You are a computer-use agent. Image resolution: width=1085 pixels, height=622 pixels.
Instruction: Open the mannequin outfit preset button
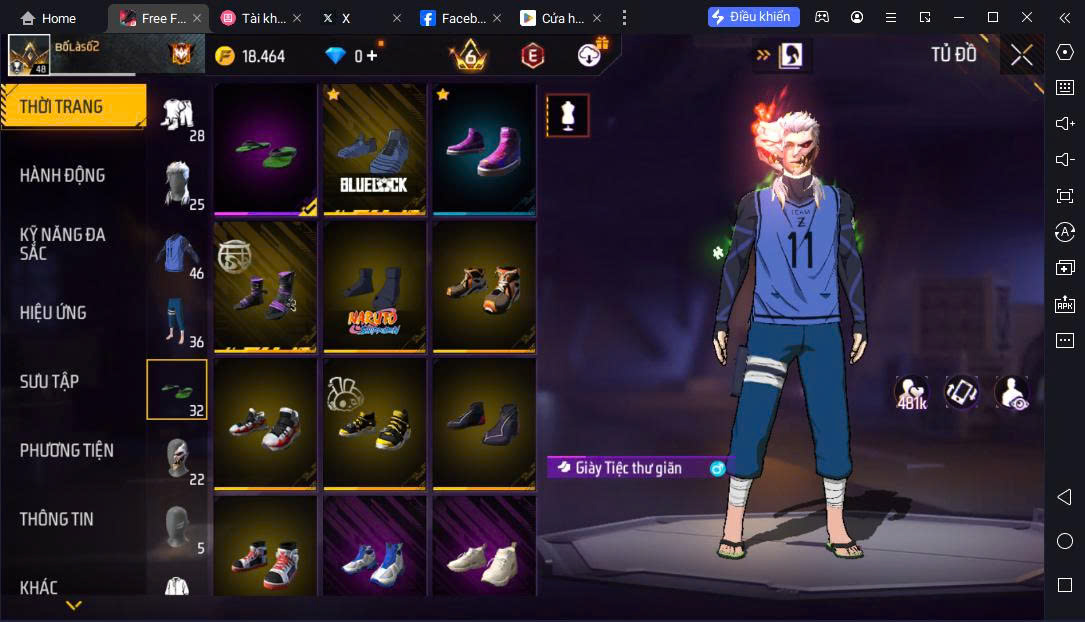click(567, 115)
